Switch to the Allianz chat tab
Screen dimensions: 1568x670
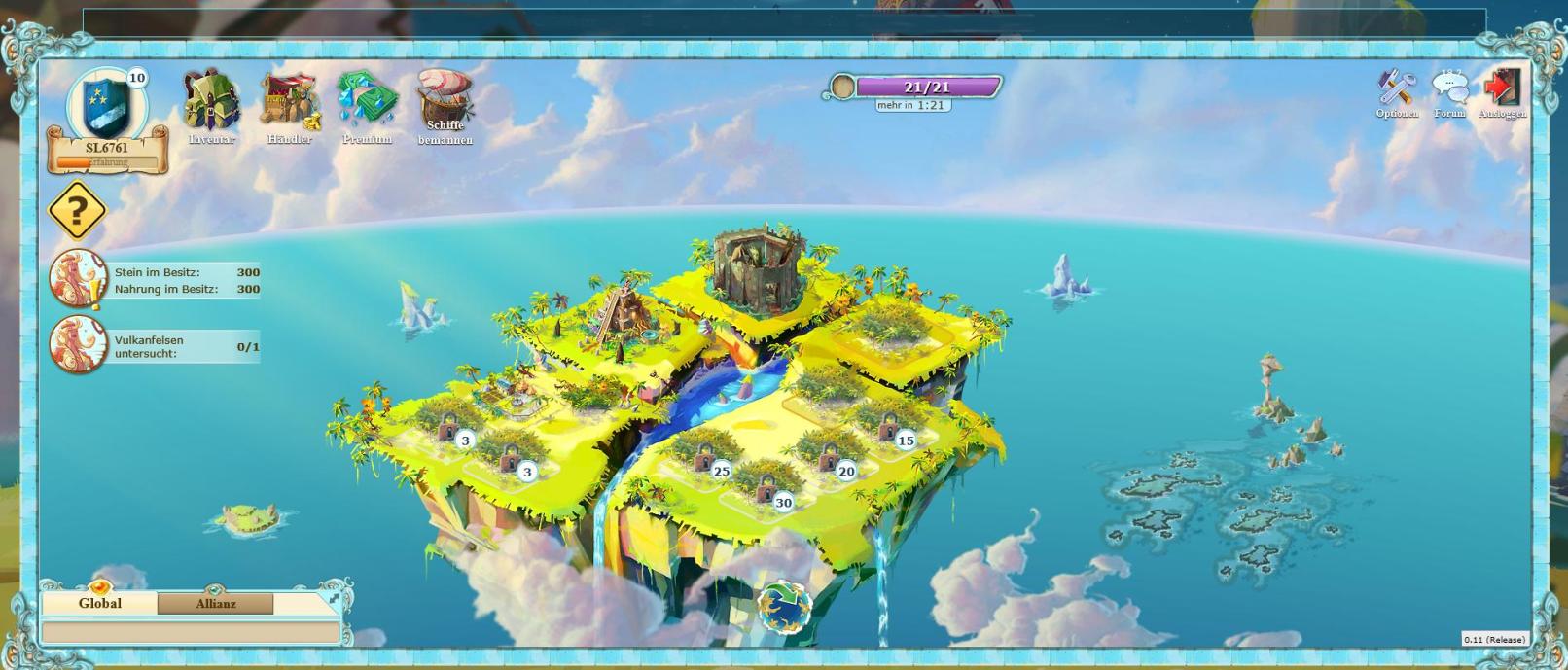click(x=216, y=604)
